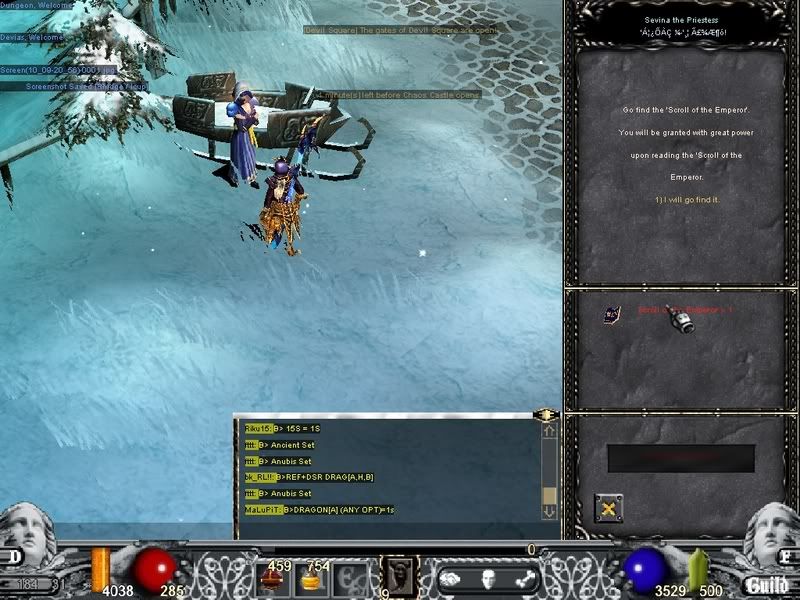800x600 pixels.
Task: Click the chat log scroll-down arrow
Action: coord(549,510)
